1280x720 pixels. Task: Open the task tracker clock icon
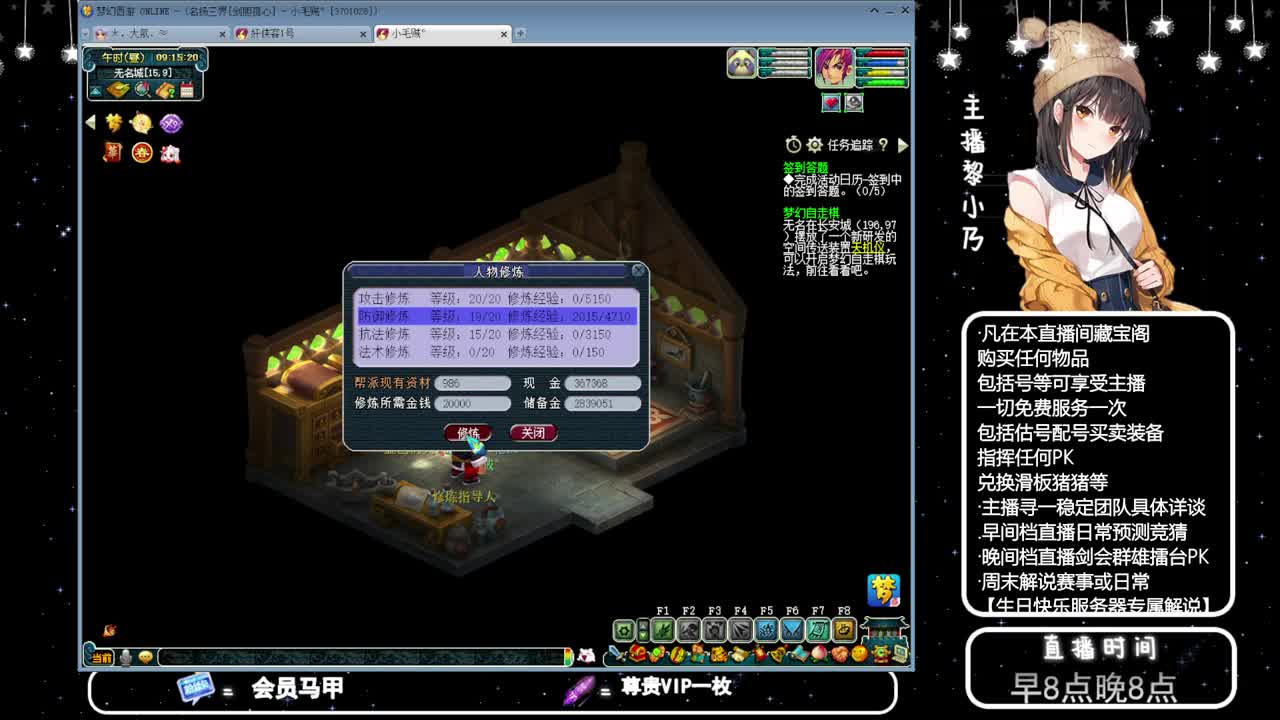pyautogui.click(x=793, y=144)
